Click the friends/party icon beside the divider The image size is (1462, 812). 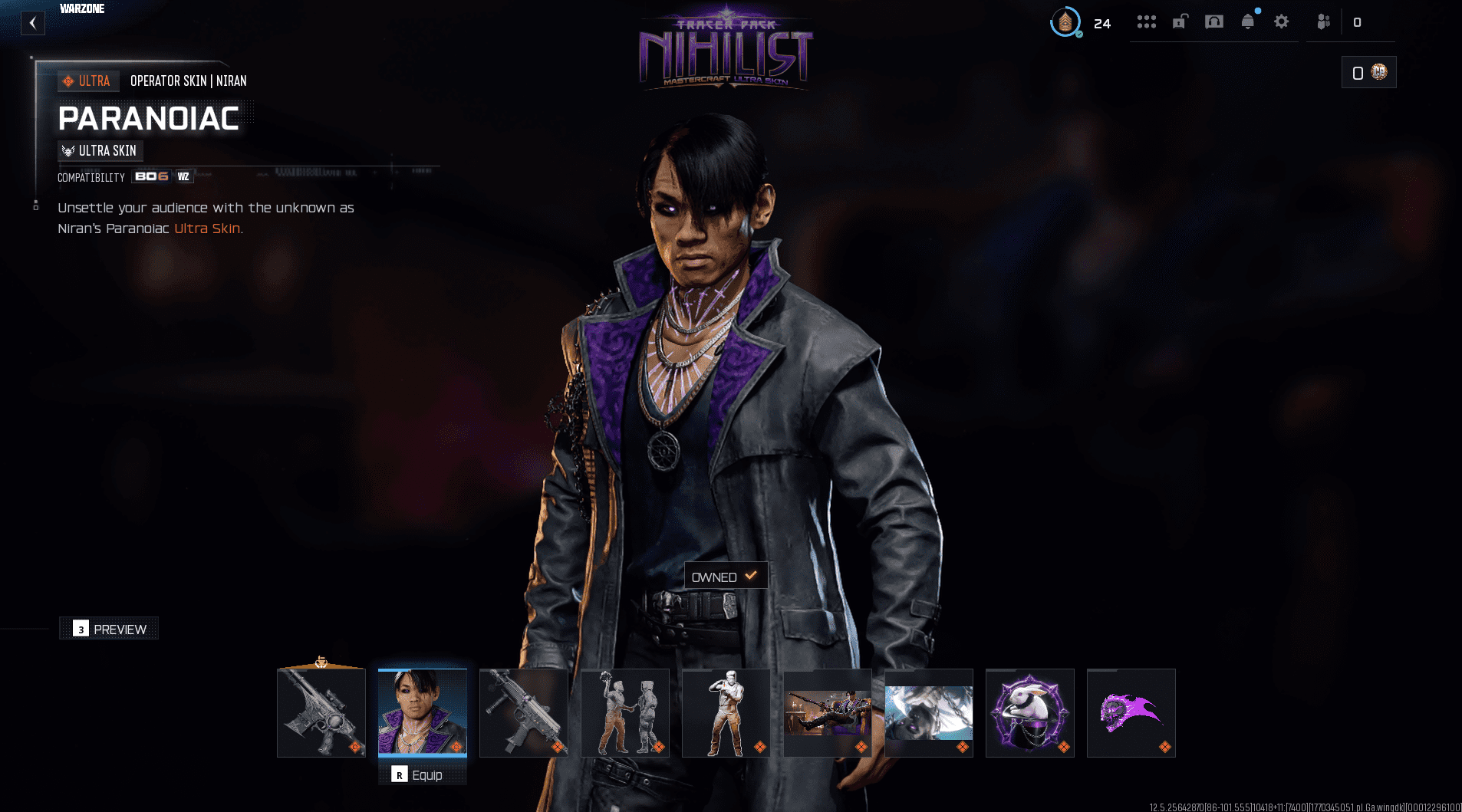tap(1323, 21)
